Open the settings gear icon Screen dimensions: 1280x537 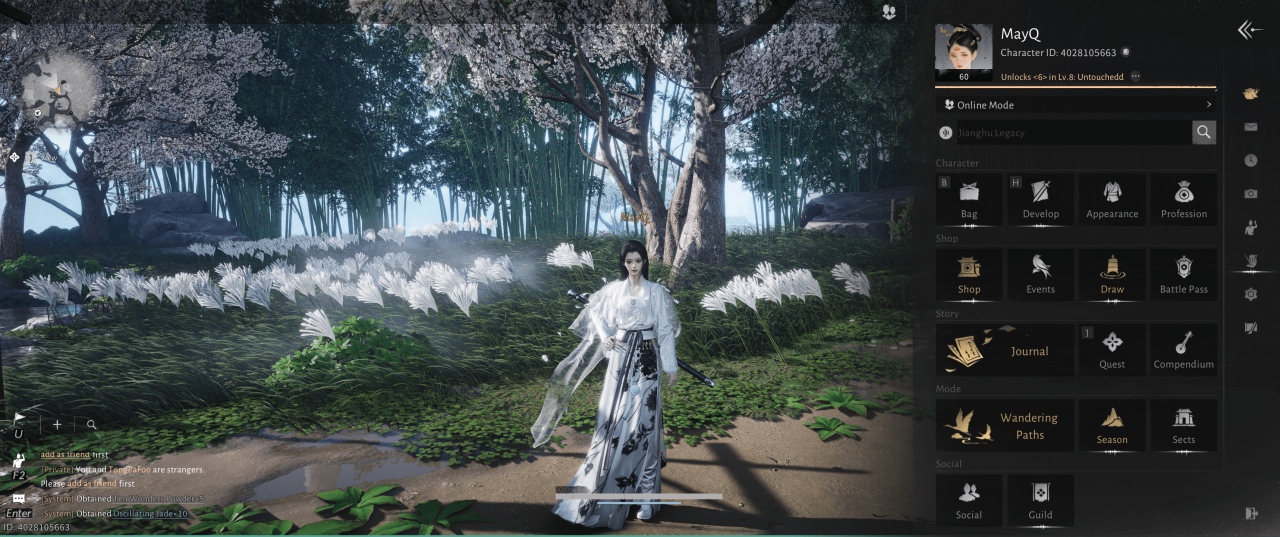coord(1250,294)
